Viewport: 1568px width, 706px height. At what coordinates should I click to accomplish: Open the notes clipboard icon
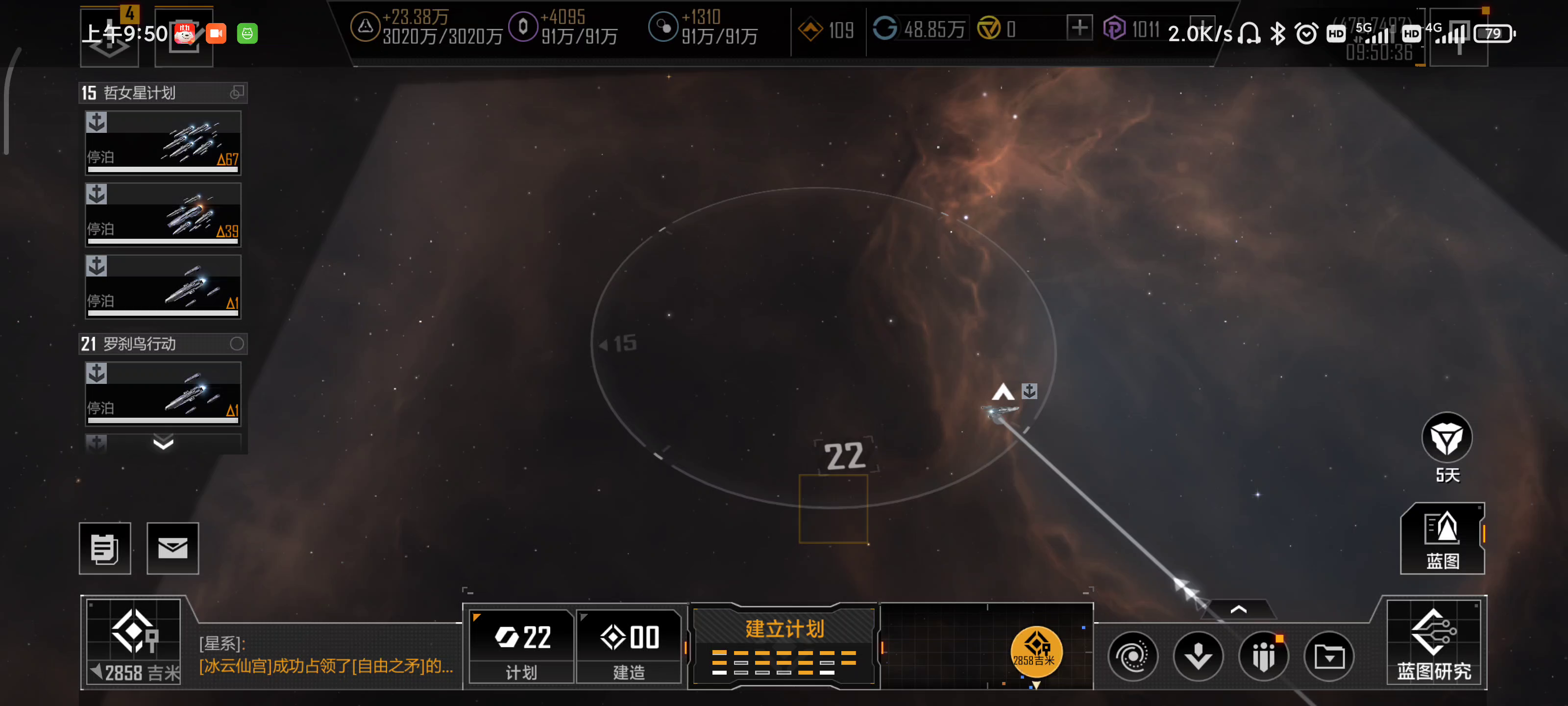point(105,548)
